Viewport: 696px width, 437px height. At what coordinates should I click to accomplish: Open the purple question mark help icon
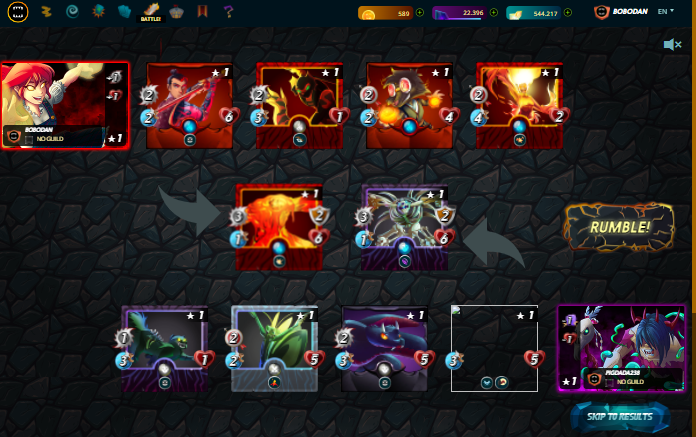point(229,12)
